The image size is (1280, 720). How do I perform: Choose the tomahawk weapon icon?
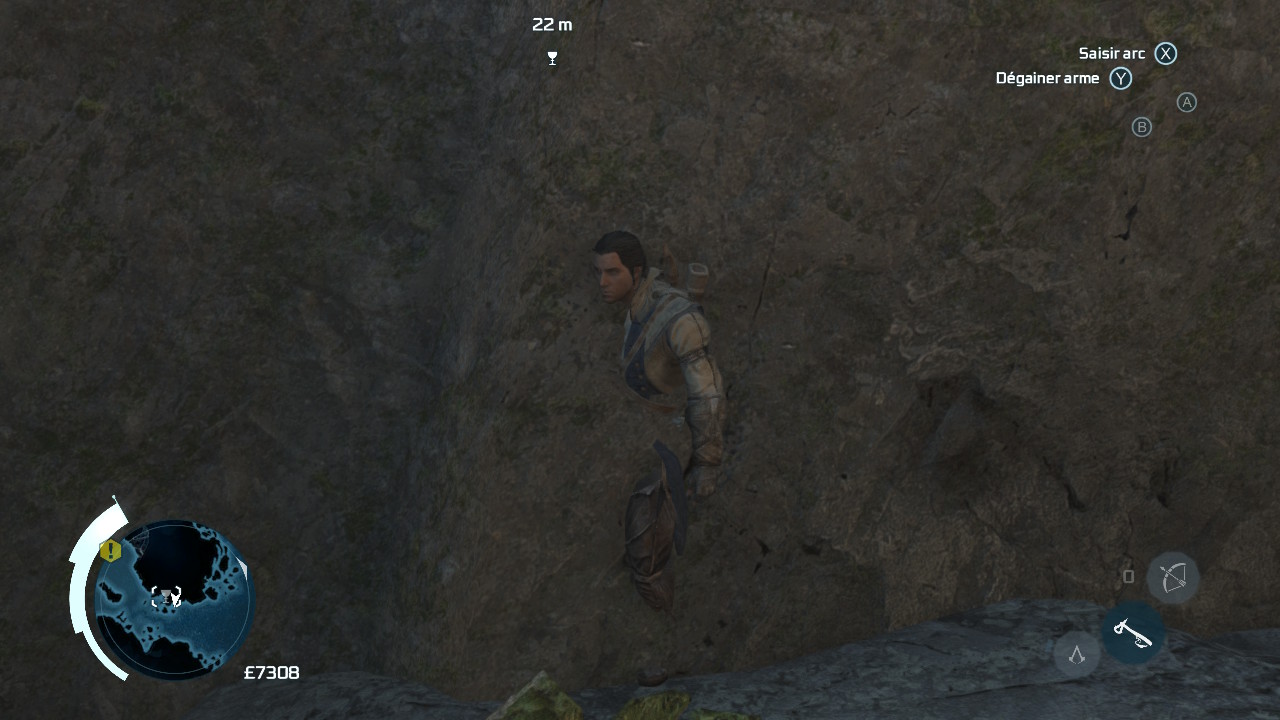click(1132, 632)
